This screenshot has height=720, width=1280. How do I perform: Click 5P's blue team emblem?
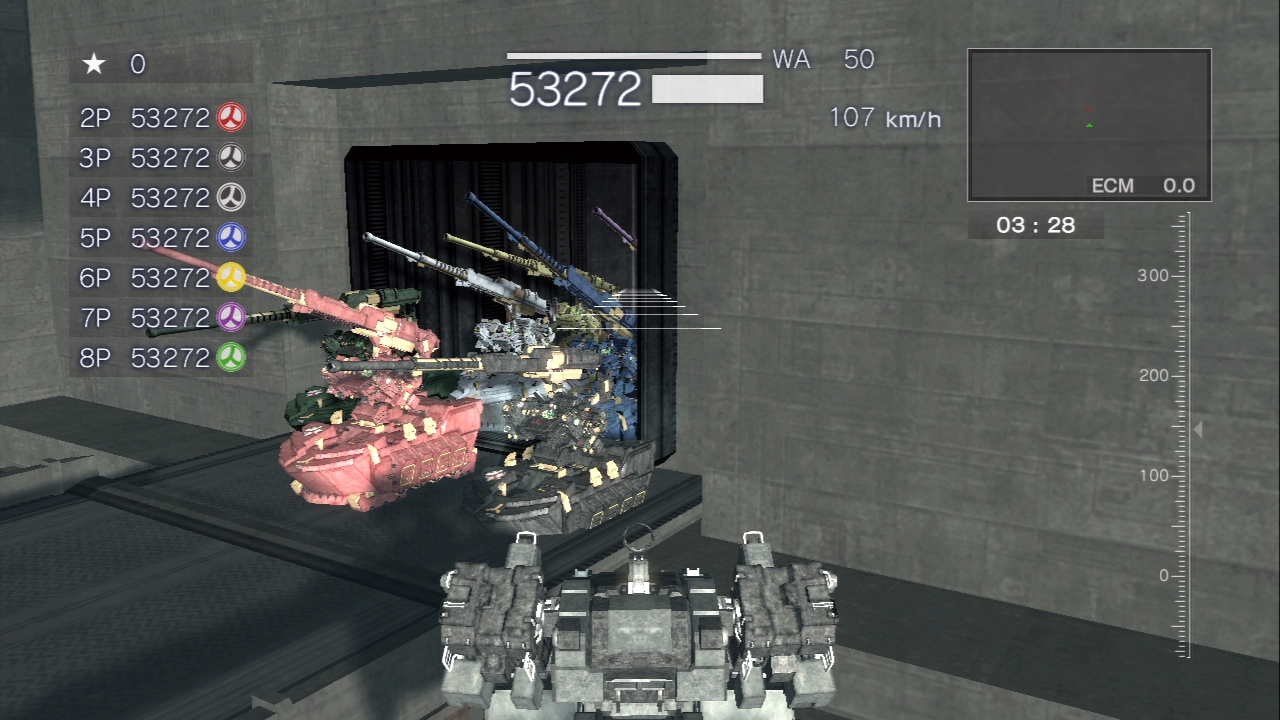[231, 238]
